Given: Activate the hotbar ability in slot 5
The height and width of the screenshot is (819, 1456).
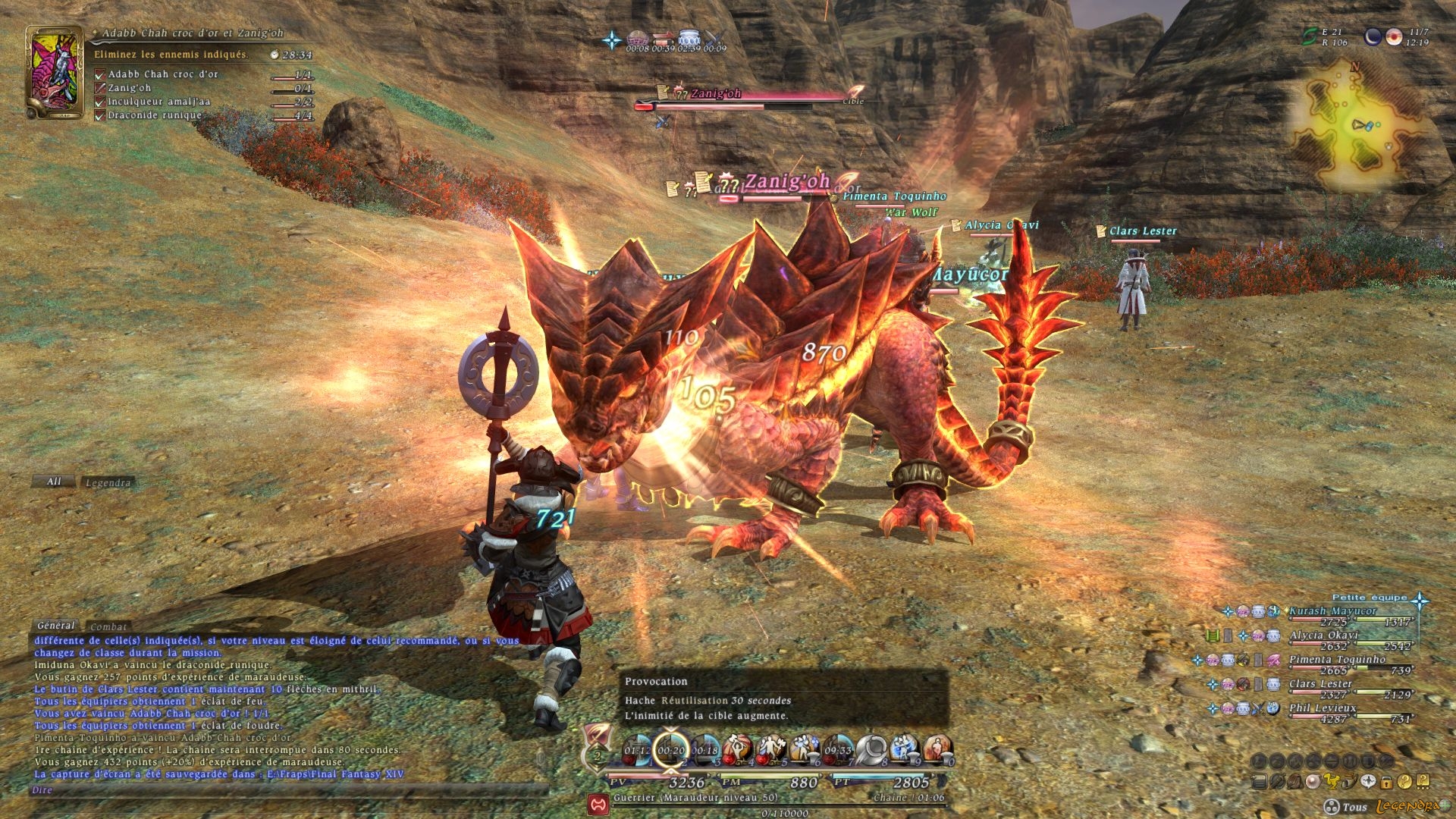Looking at the screenshot, I should pos(770,749).
